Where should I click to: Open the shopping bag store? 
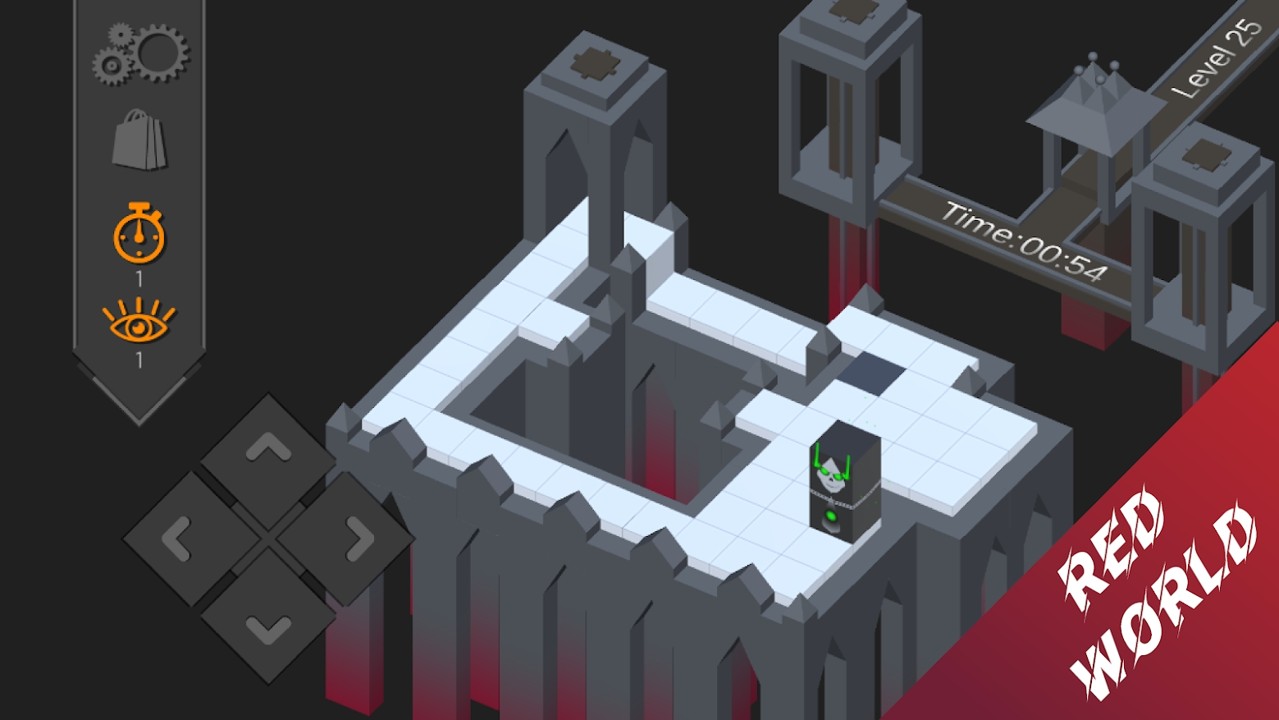[139, 141]
